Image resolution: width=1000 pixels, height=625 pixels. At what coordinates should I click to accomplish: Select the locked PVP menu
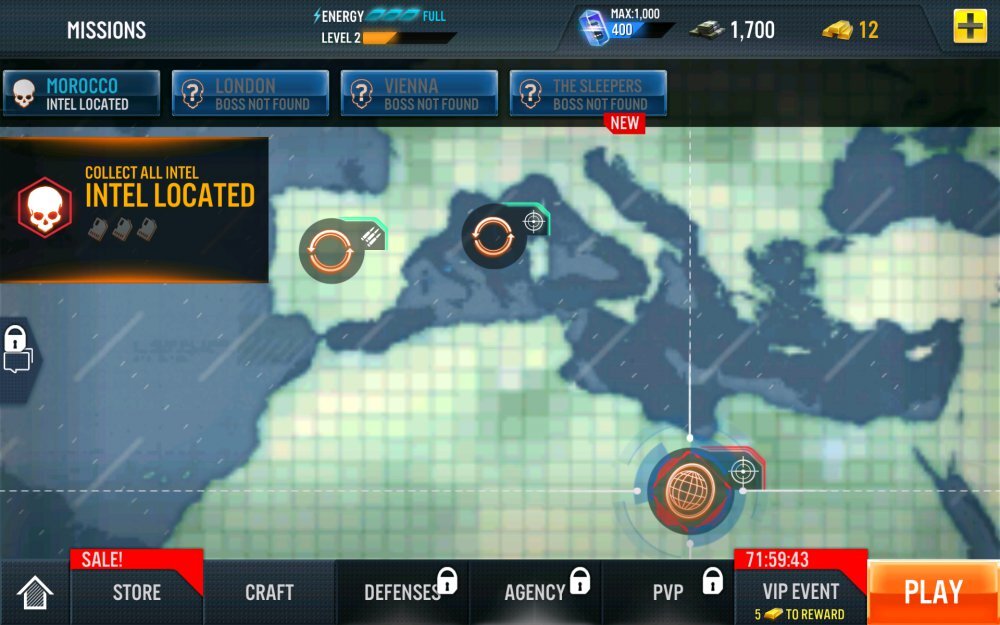click(x=669, y=592)
